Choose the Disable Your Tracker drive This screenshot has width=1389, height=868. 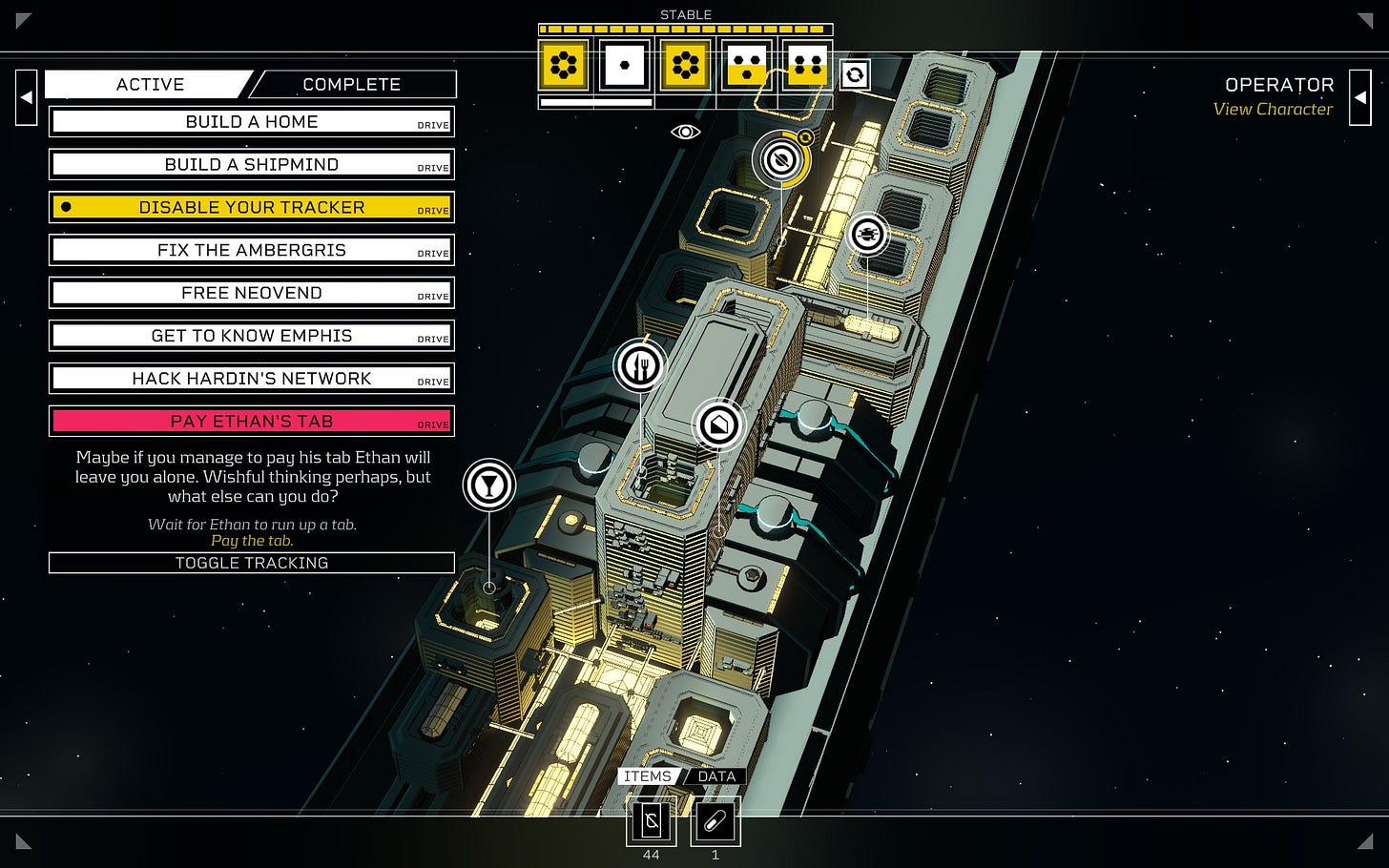pos(252,208)
